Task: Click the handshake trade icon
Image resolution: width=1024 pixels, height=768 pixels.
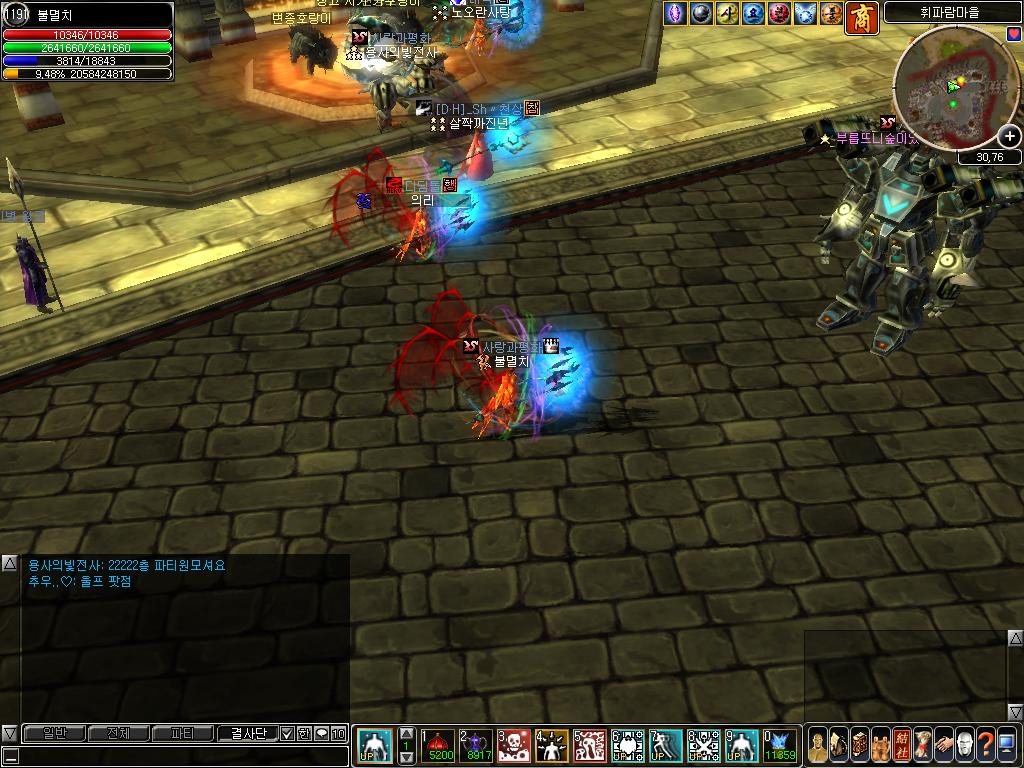Action: (943, 746)
